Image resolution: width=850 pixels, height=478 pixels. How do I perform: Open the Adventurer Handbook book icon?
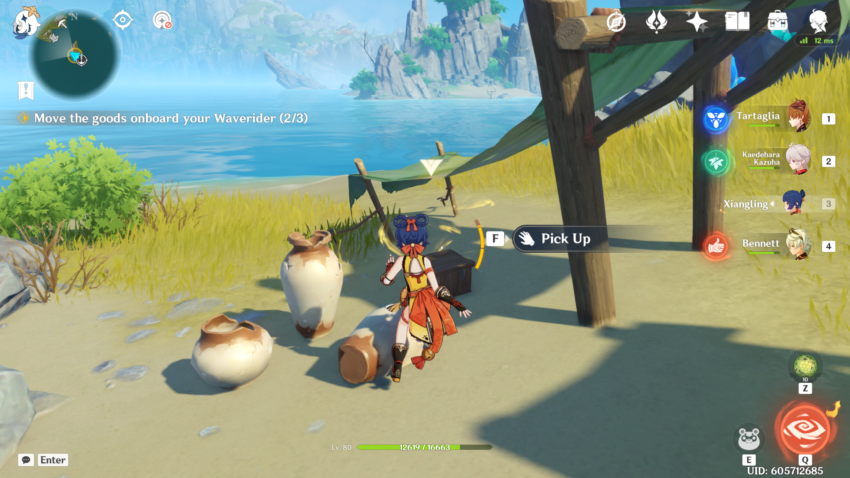point(737,21)
